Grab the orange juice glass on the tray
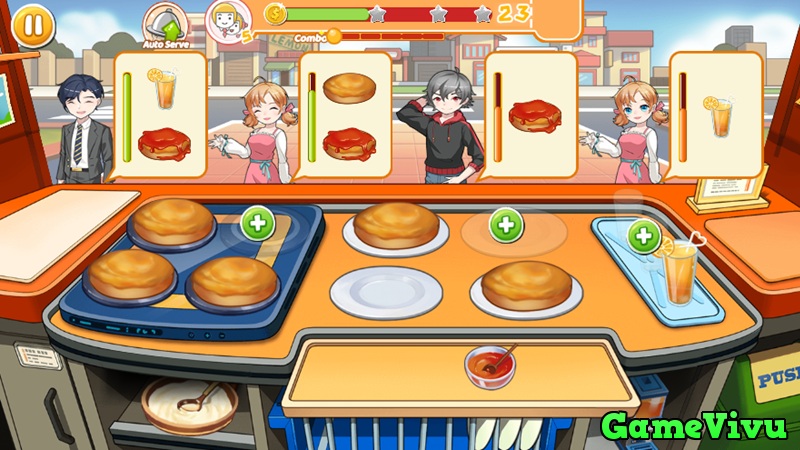This screenshot has height=450, width=800. pyautogui.click(x=682, y=274)
